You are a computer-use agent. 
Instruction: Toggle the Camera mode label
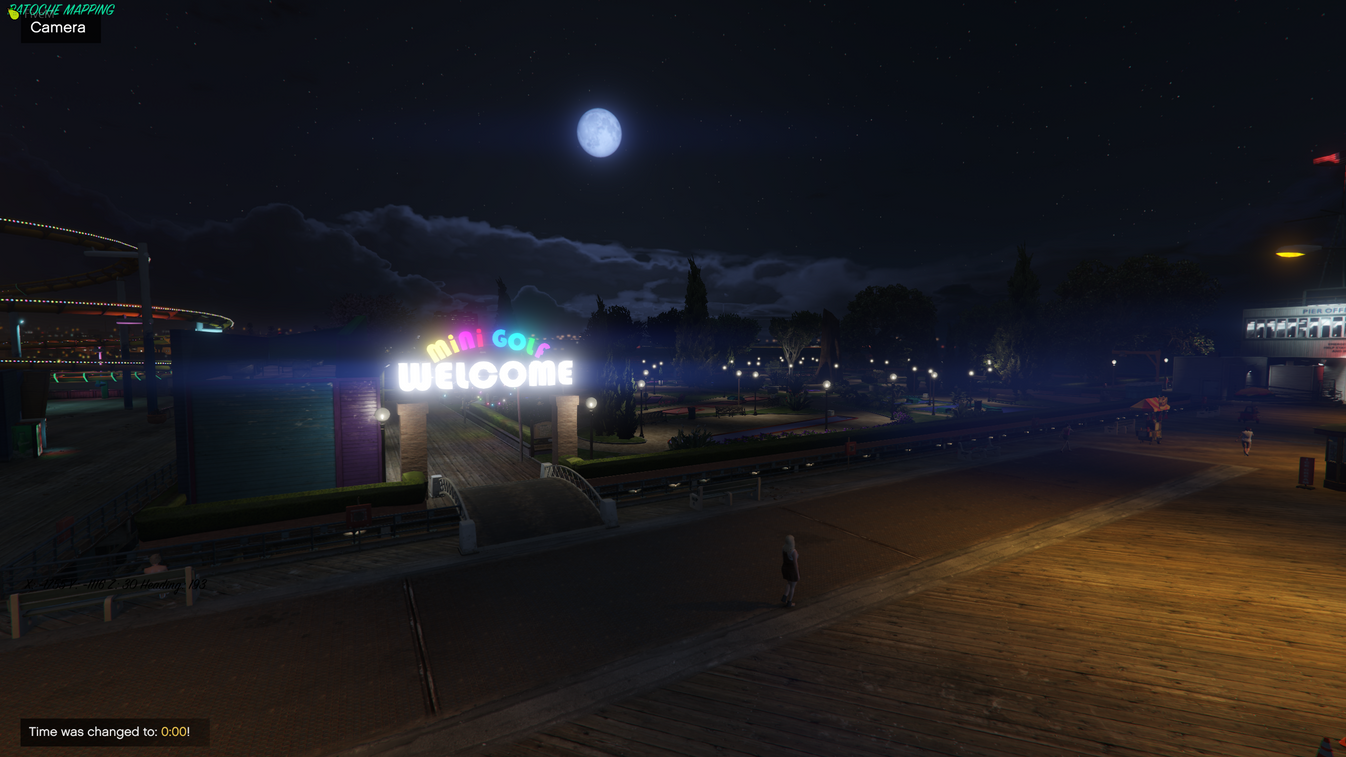point(59,27)
